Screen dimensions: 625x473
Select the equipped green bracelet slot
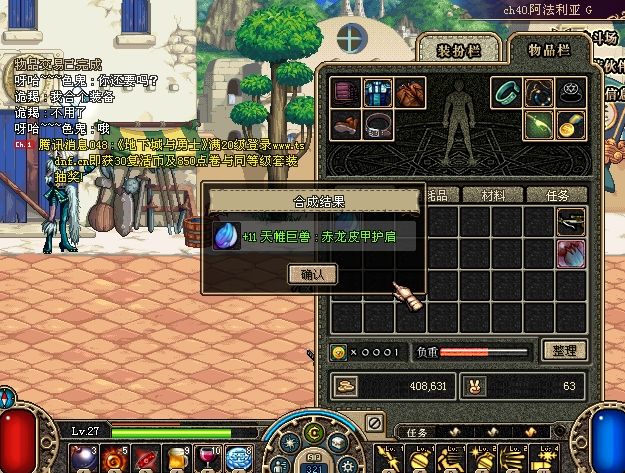(507, 92)
